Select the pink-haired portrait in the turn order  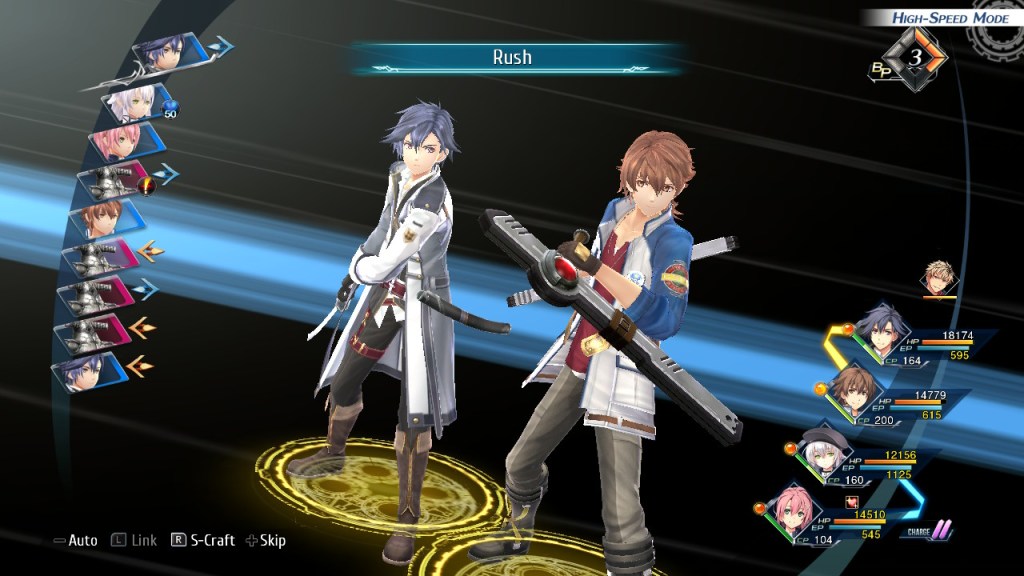116,141
